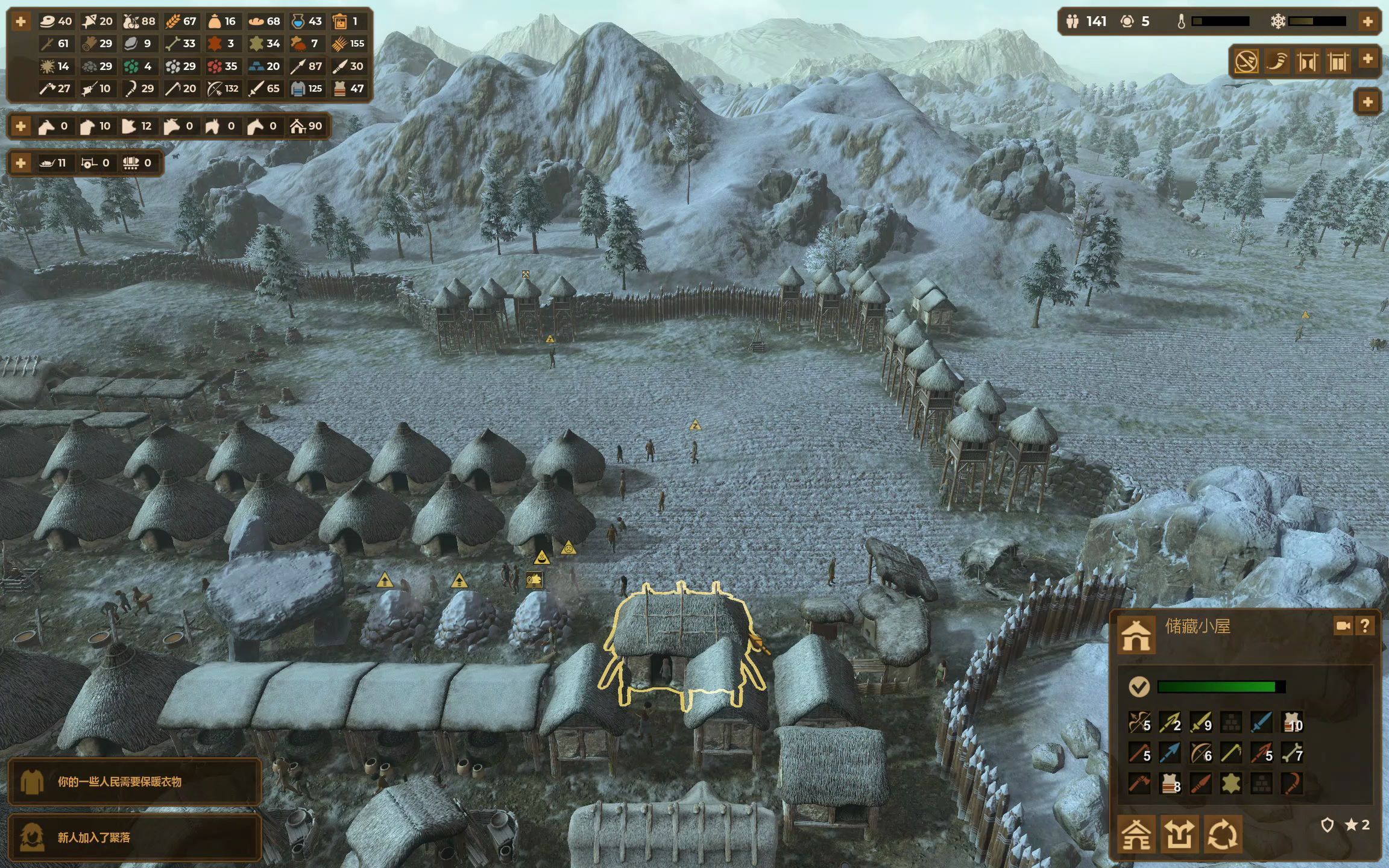This screenshot has width=1389, height=868.
Task: Toggle the crossed-out horn alarm-off button
Action: click(x=1246, y=61)
